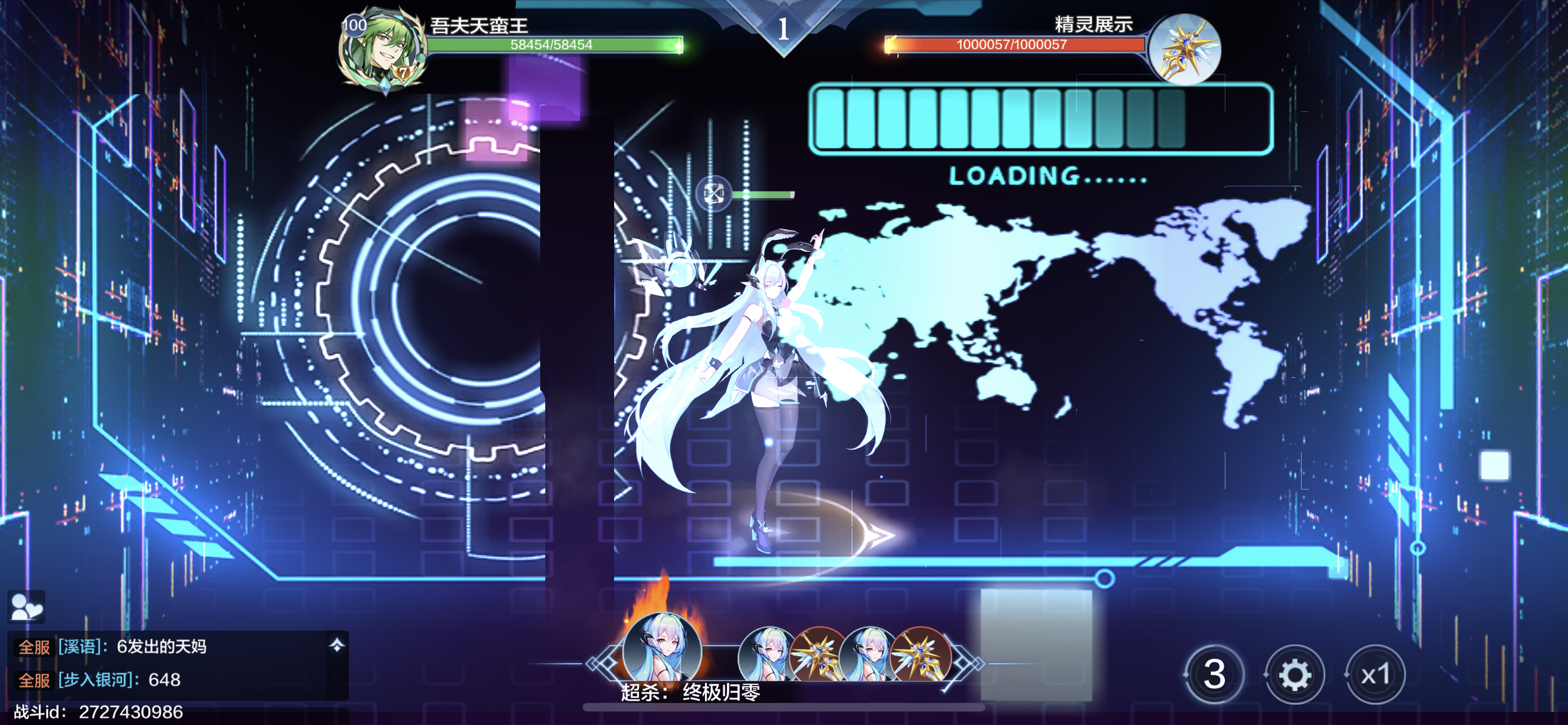
Task: Open the gear settings button
Action: coord(1294,675)
